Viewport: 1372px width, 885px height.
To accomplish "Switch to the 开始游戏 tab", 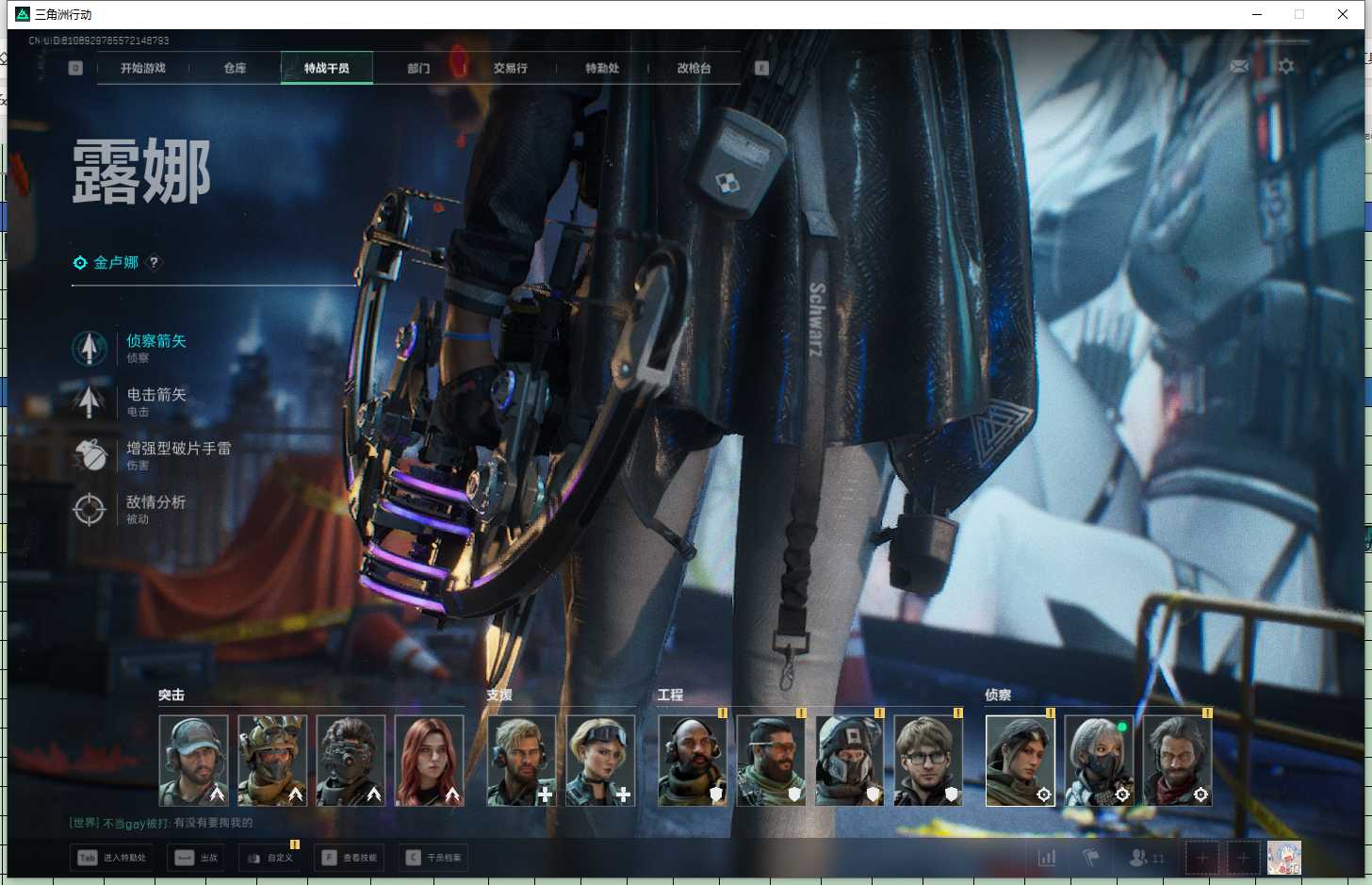I will point(143,68).
